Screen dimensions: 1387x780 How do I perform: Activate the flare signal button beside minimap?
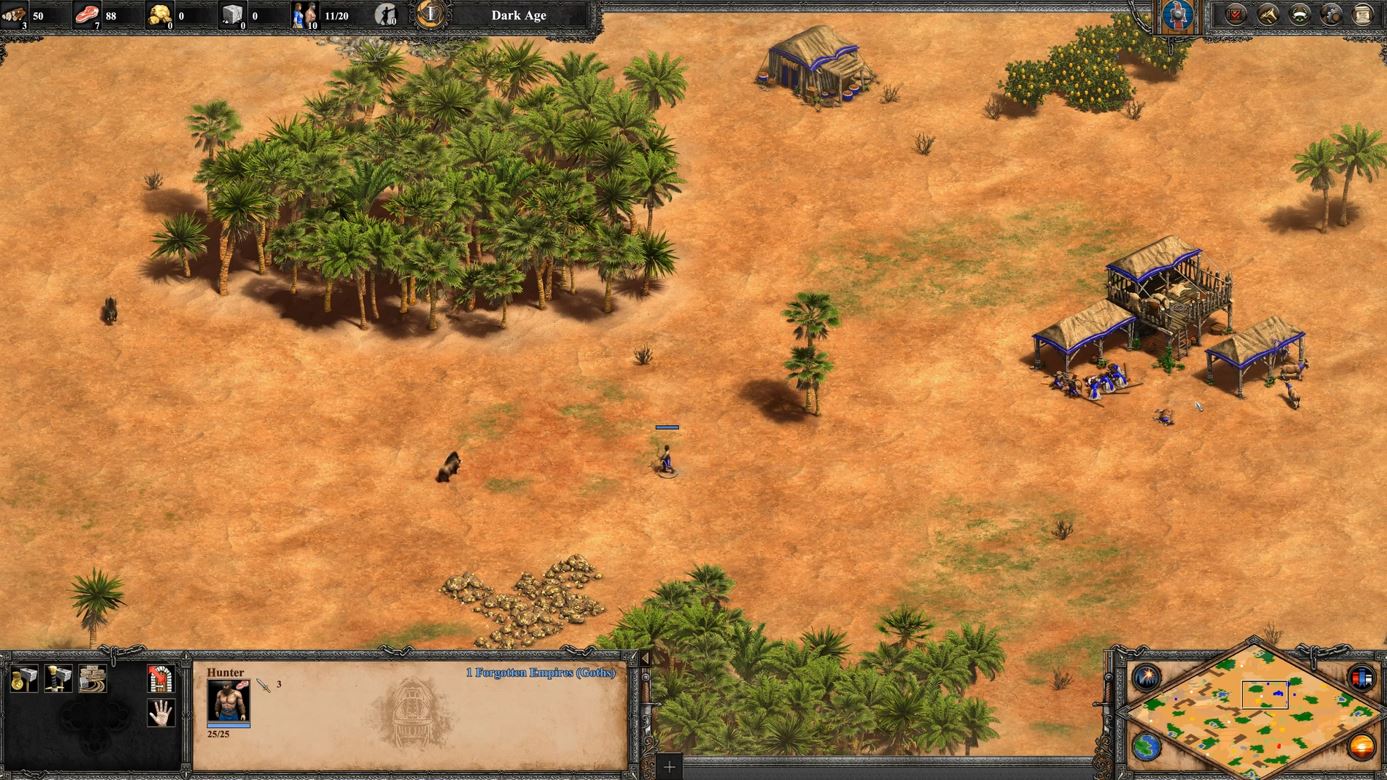[1146, 677]
